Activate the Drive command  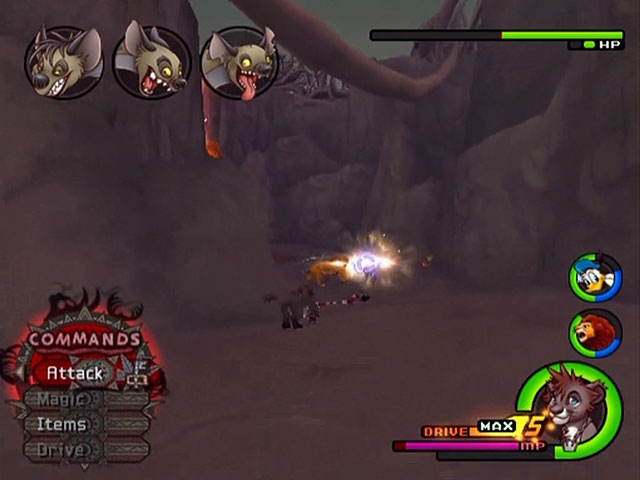tap(62, 450)
